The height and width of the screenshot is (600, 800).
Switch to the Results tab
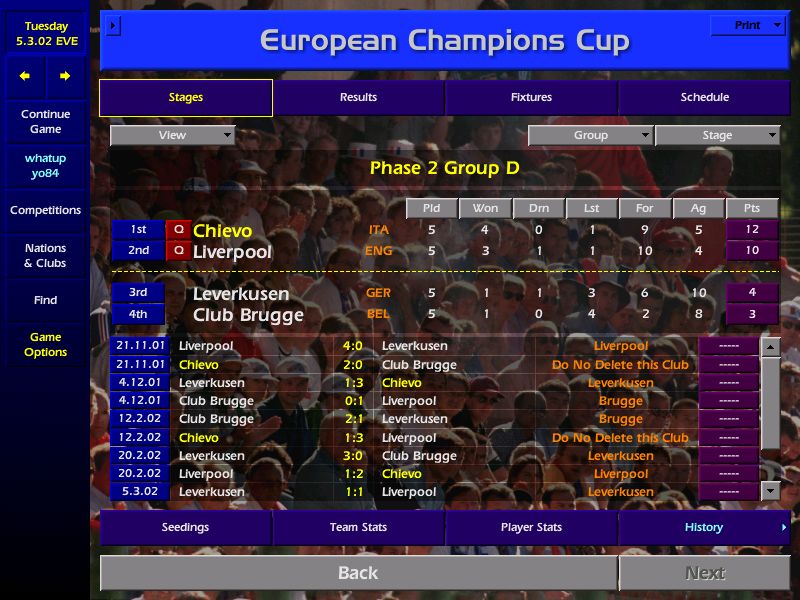coord(358,97)
